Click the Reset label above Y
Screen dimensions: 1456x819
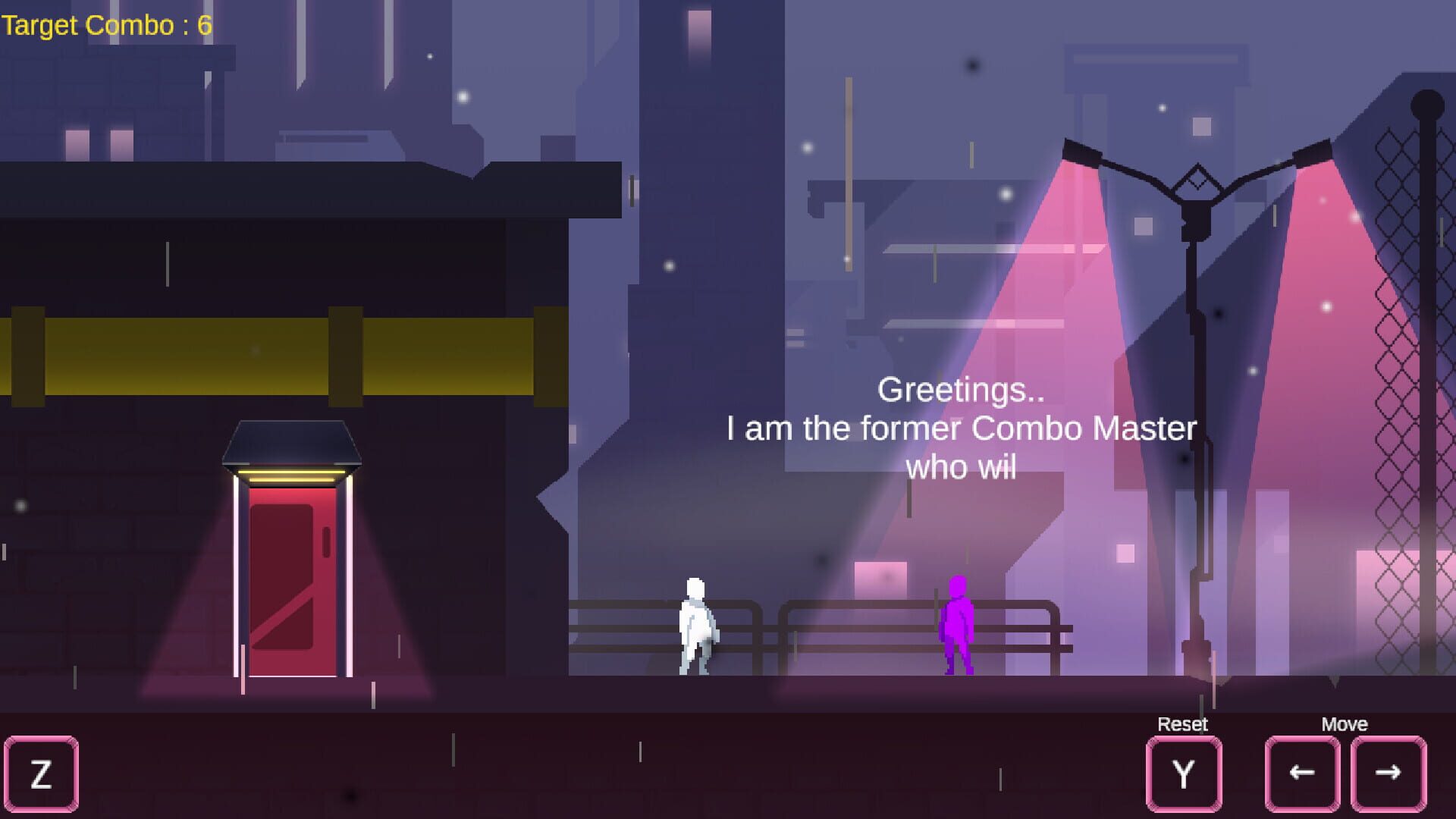[x=1183, y=724]
